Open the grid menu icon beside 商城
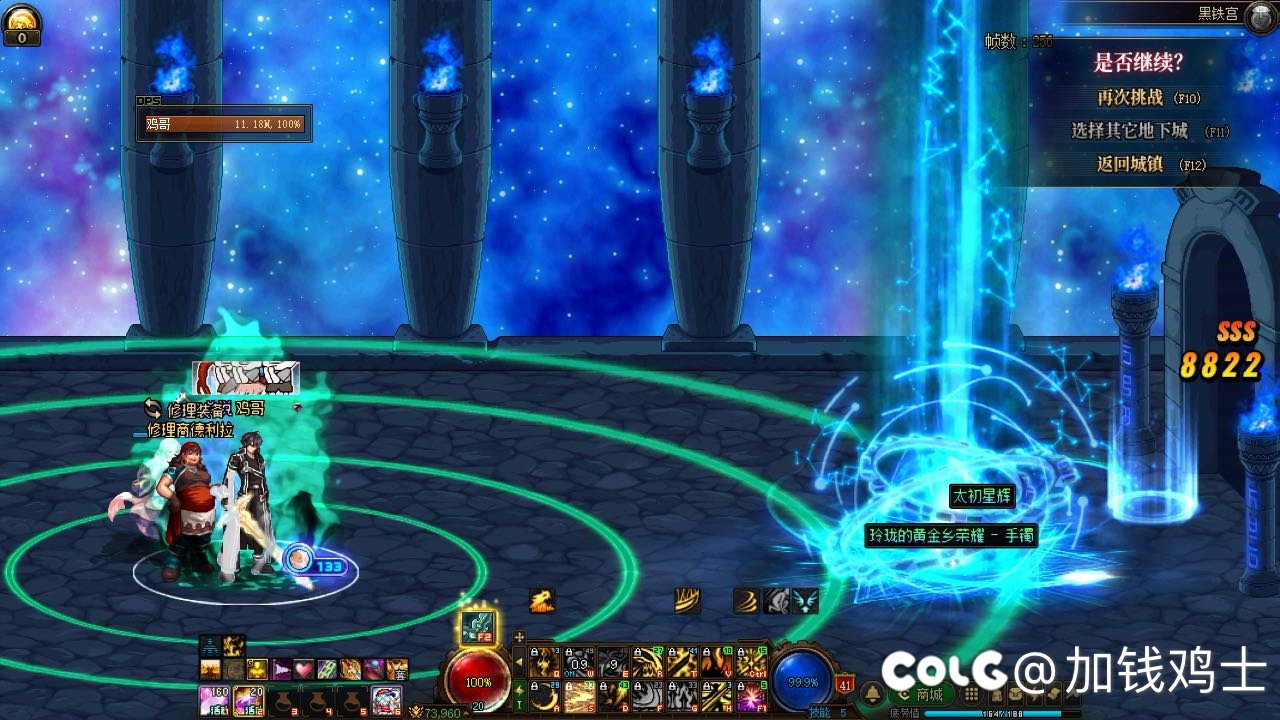This screenshot has height=720, width=1280. pyautogui.click(x=971, y=694)
